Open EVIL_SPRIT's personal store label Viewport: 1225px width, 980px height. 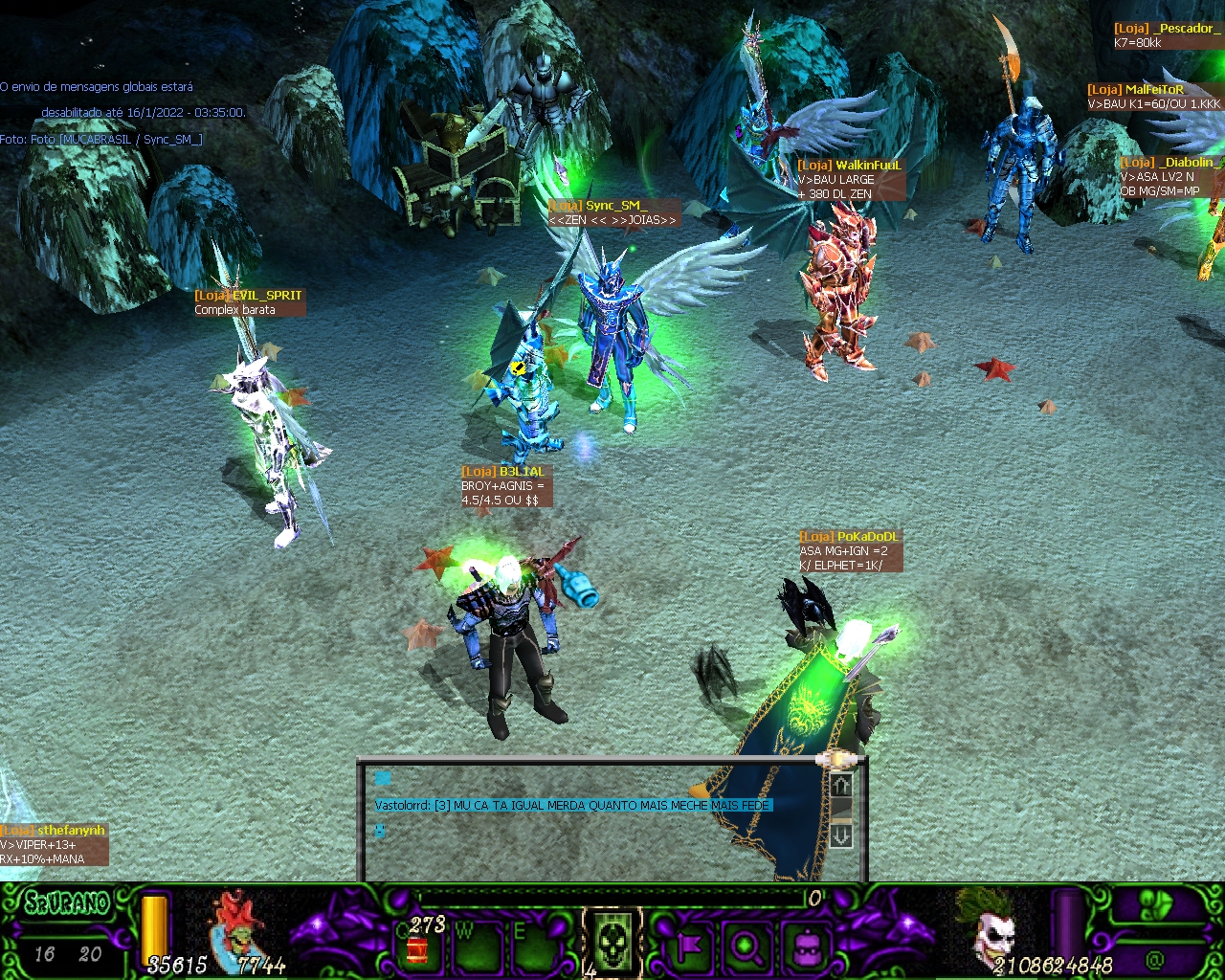(249, 302)
